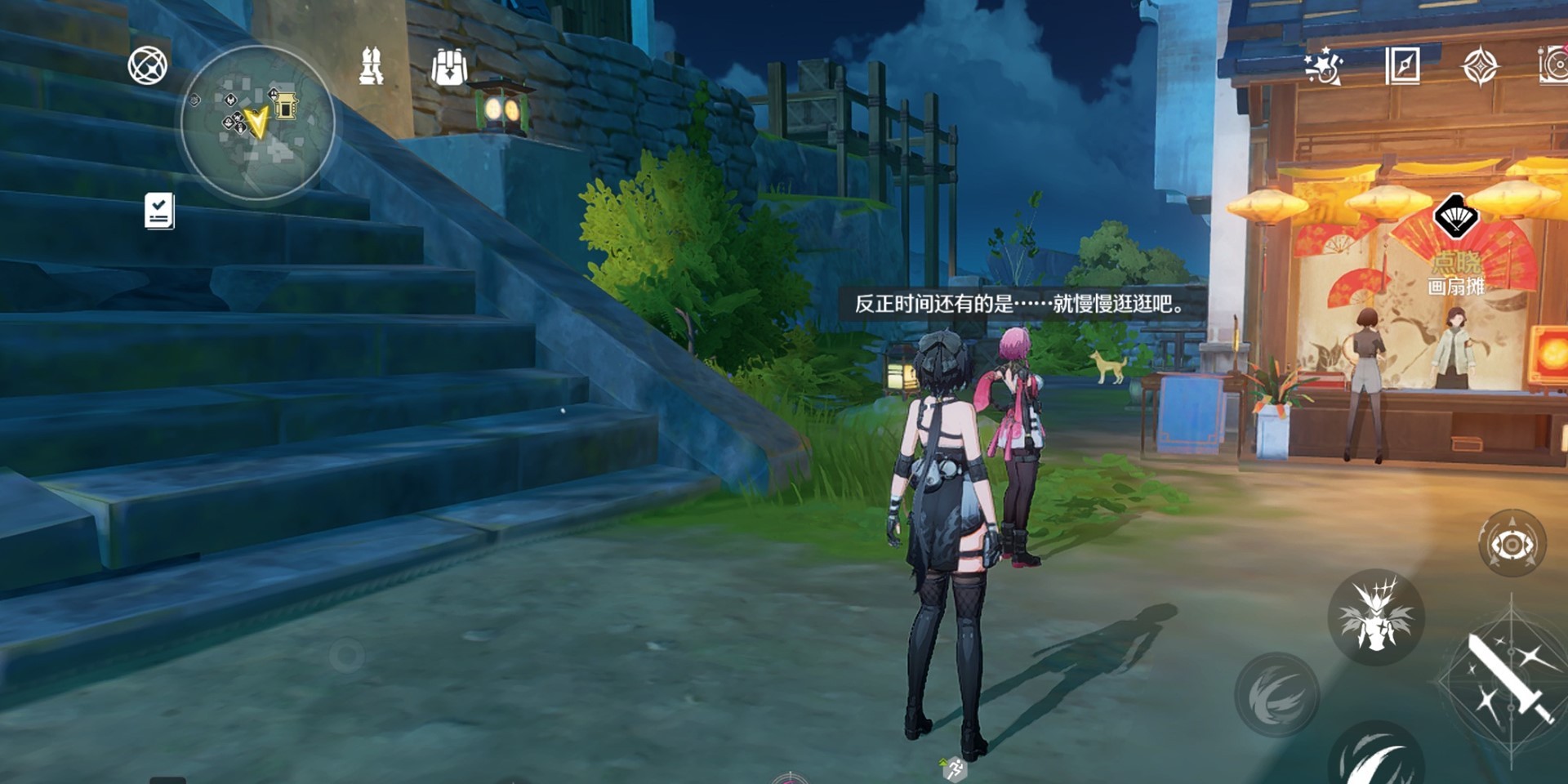Open the turntable record icon
1568x784 pixels.
(1554, 66)
